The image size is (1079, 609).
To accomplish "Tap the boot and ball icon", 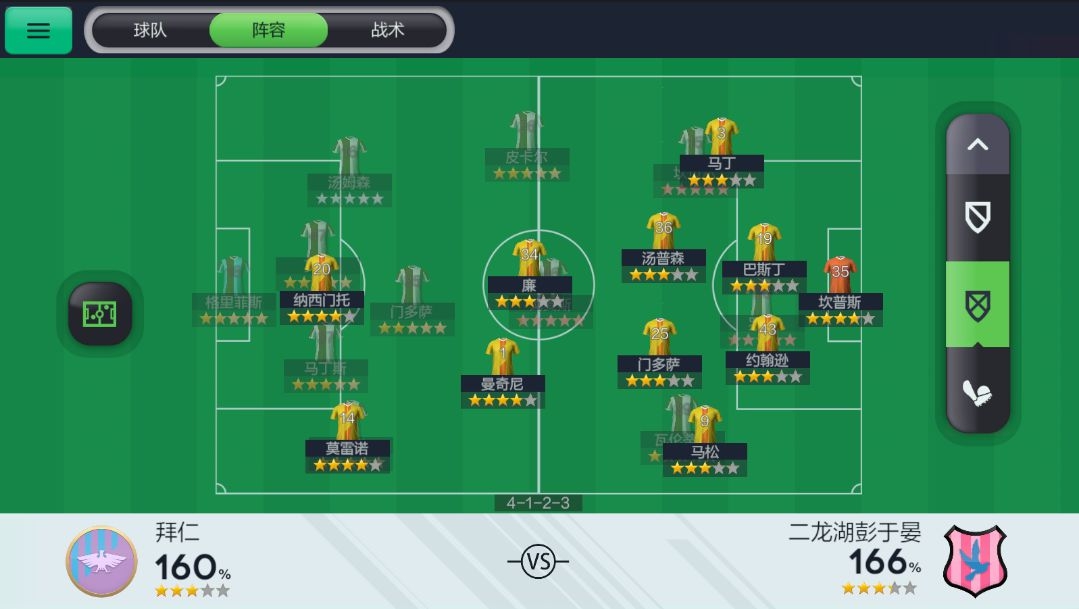I will pos(977,391).
